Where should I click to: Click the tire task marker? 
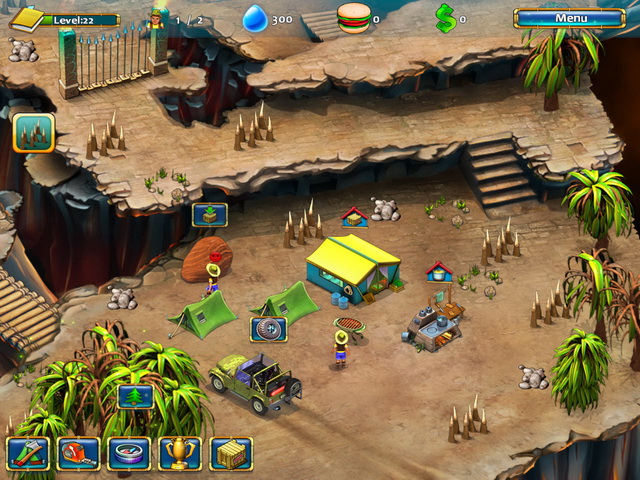click(x=268, y=329)
